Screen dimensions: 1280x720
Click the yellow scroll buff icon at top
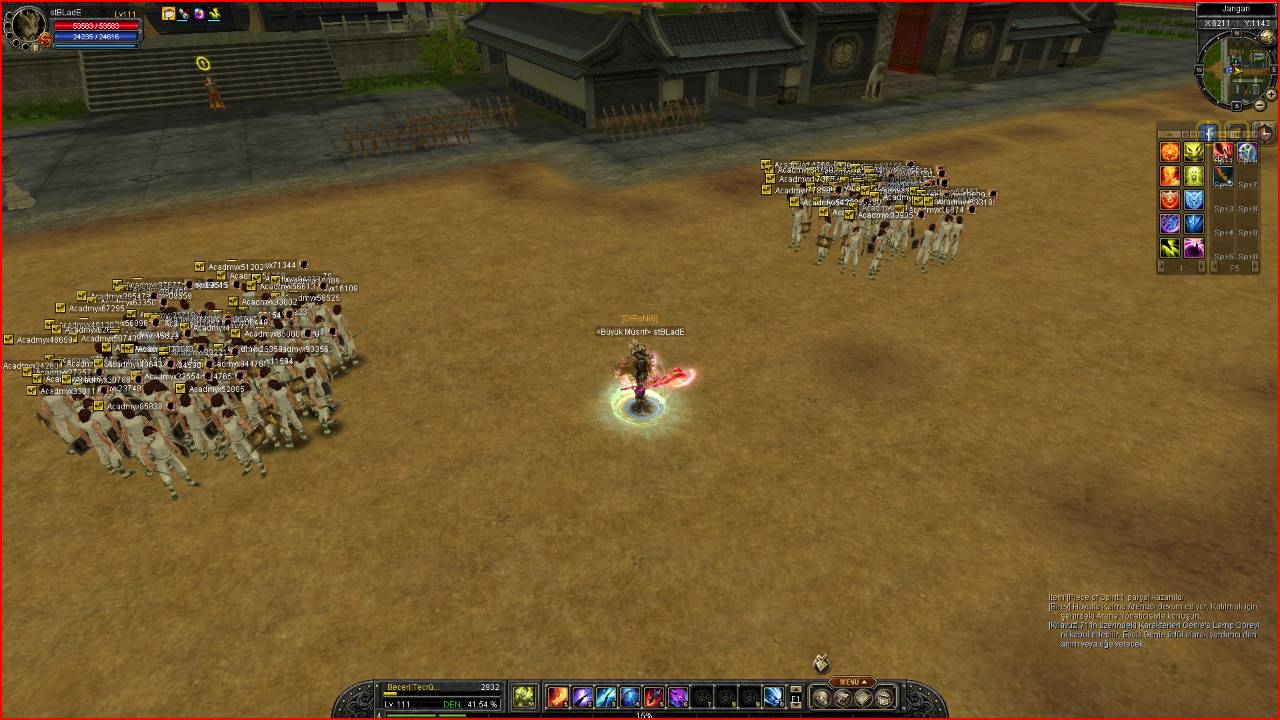click(168, 14)
